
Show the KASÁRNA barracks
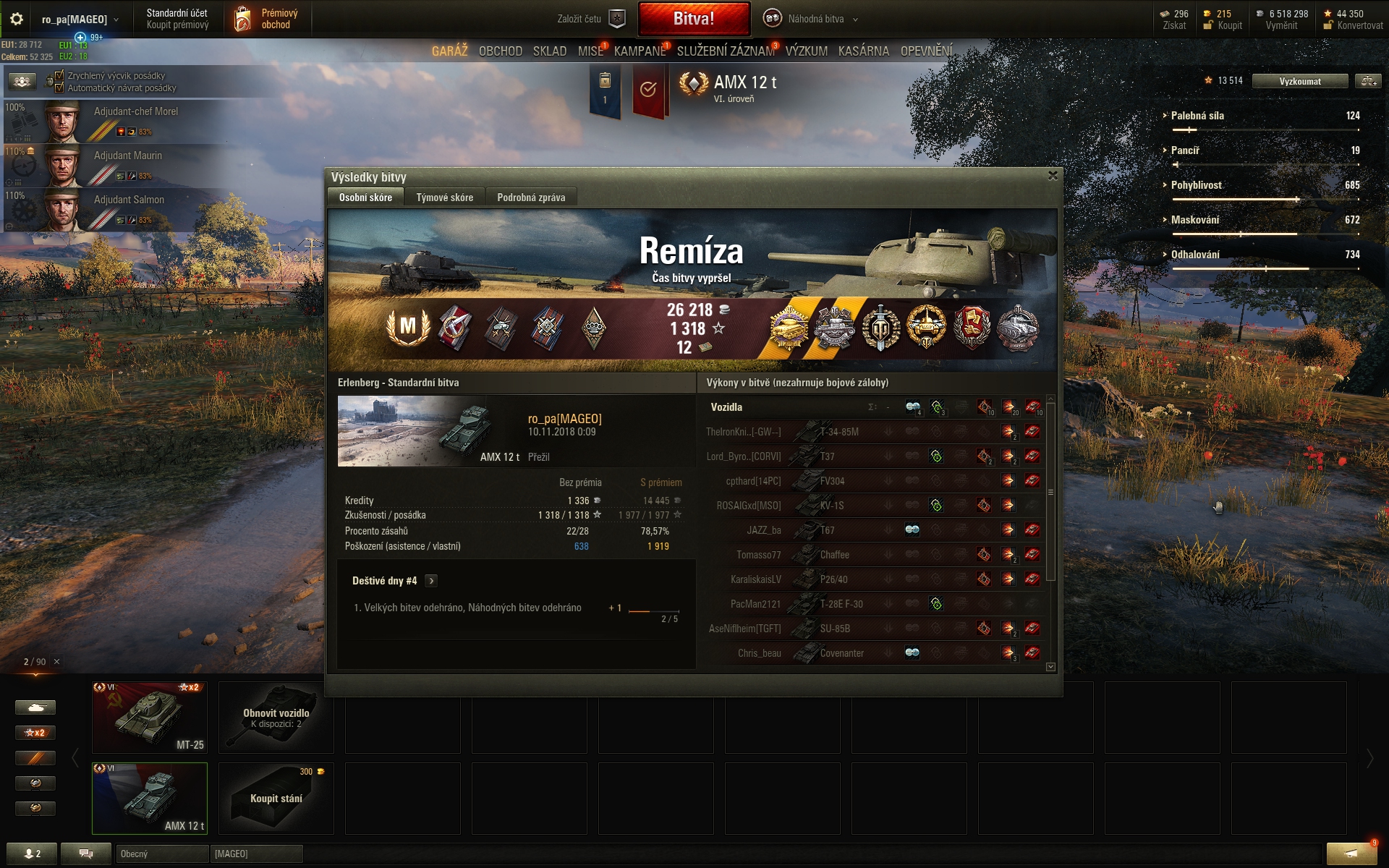[863, 51]
